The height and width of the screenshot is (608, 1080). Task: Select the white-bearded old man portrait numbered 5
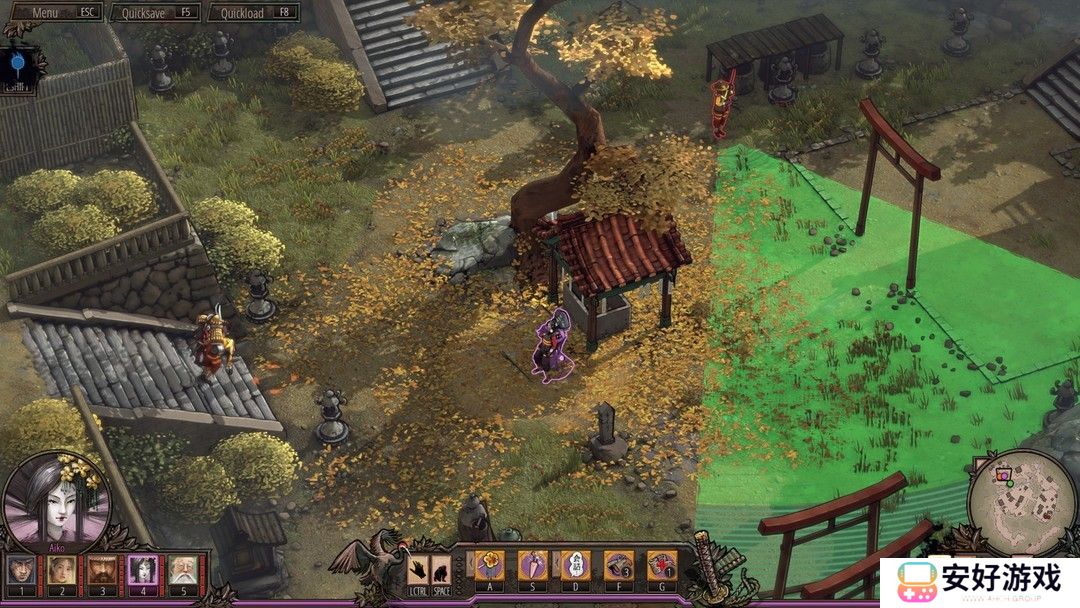182,571
